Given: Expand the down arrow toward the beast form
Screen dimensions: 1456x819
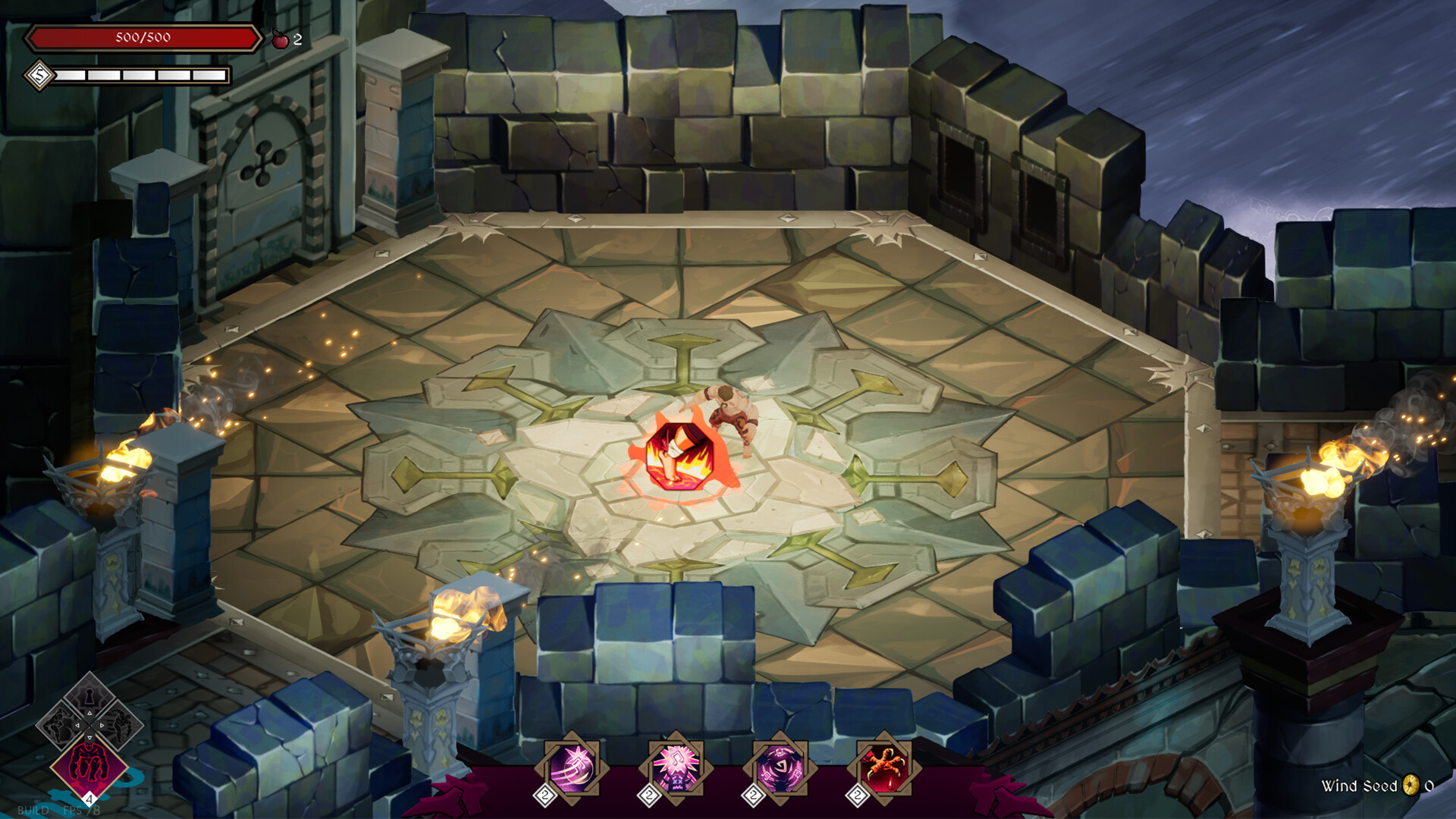Looking at the screenshot, I should [x=89, y=737].
